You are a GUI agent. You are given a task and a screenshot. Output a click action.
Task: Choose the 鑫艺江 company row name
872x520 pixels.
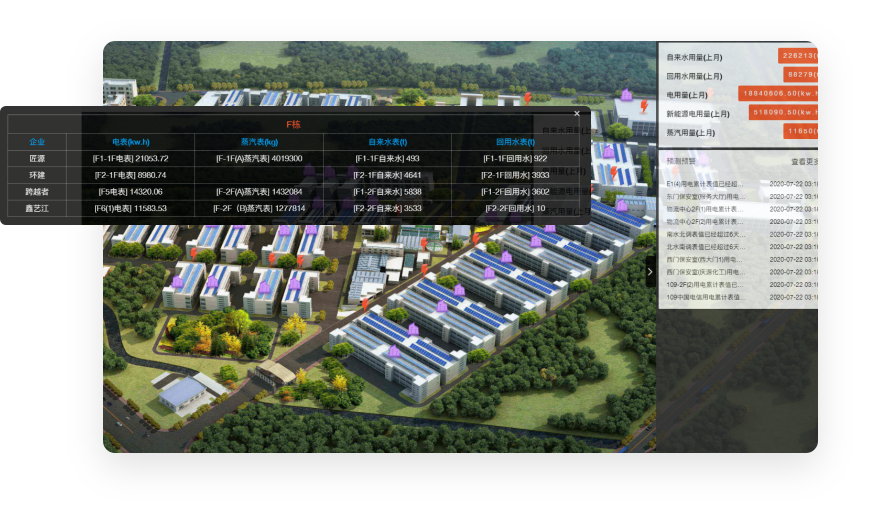pos(37,208)
